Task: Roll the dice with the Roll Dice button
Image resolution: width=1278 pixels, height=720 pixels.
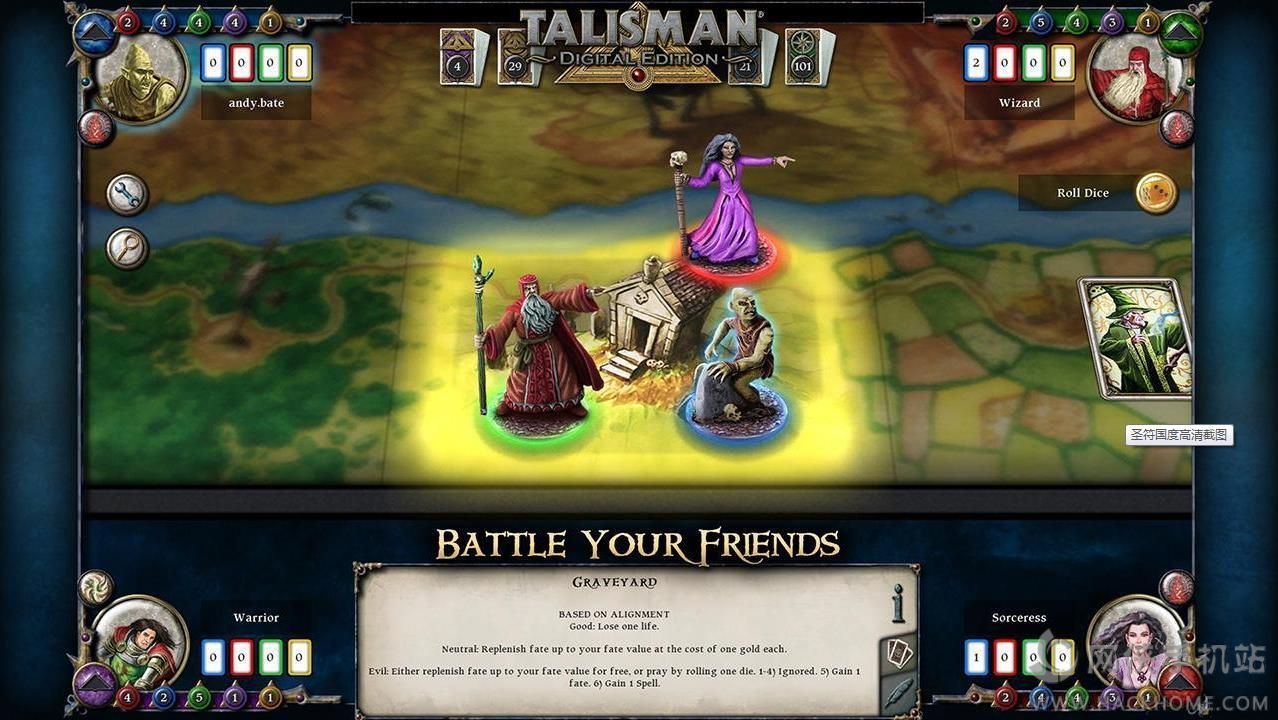Action: (1156, 193)
